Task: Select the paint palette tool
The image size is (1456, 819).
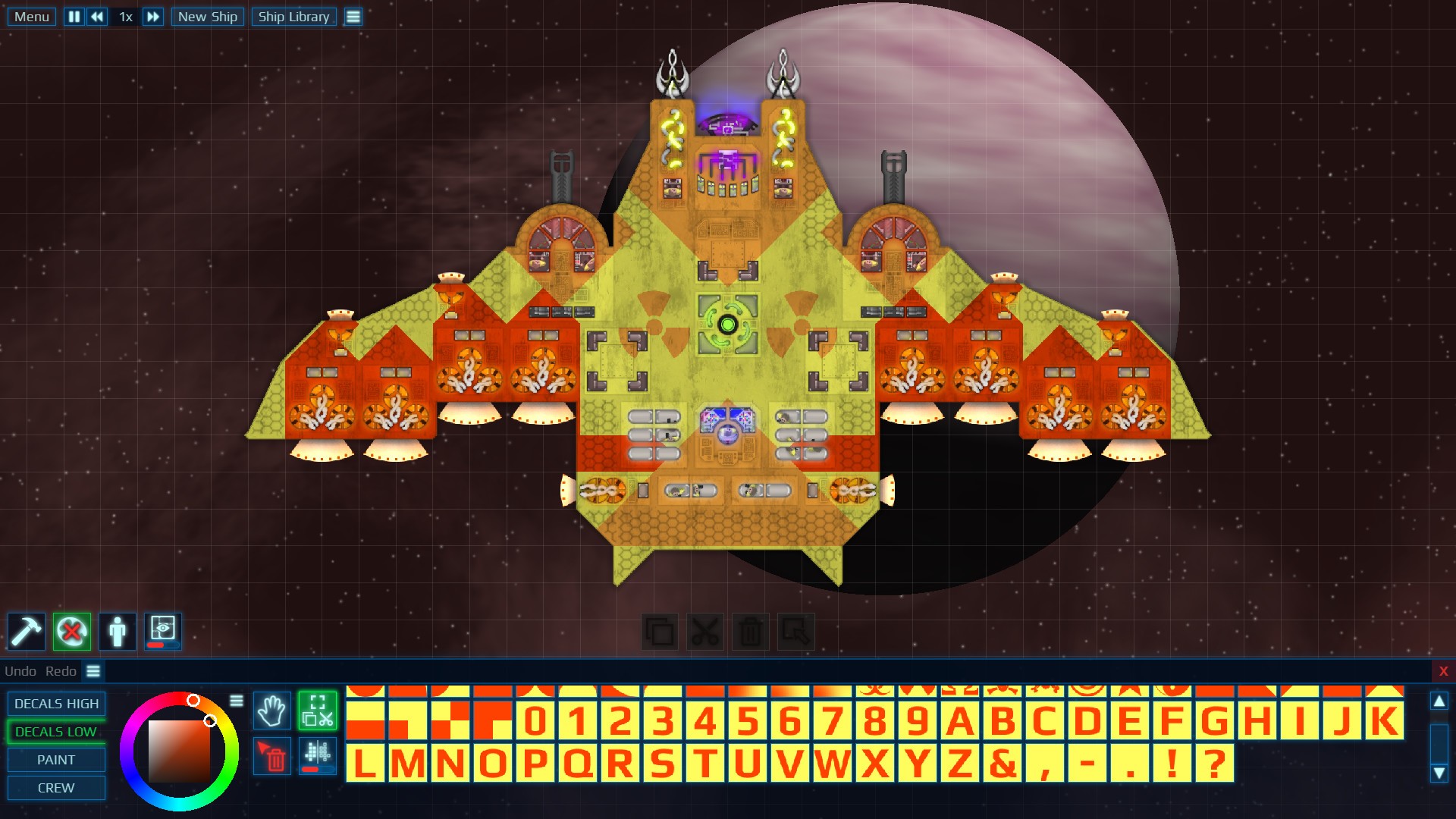Action: coord(71,631)
